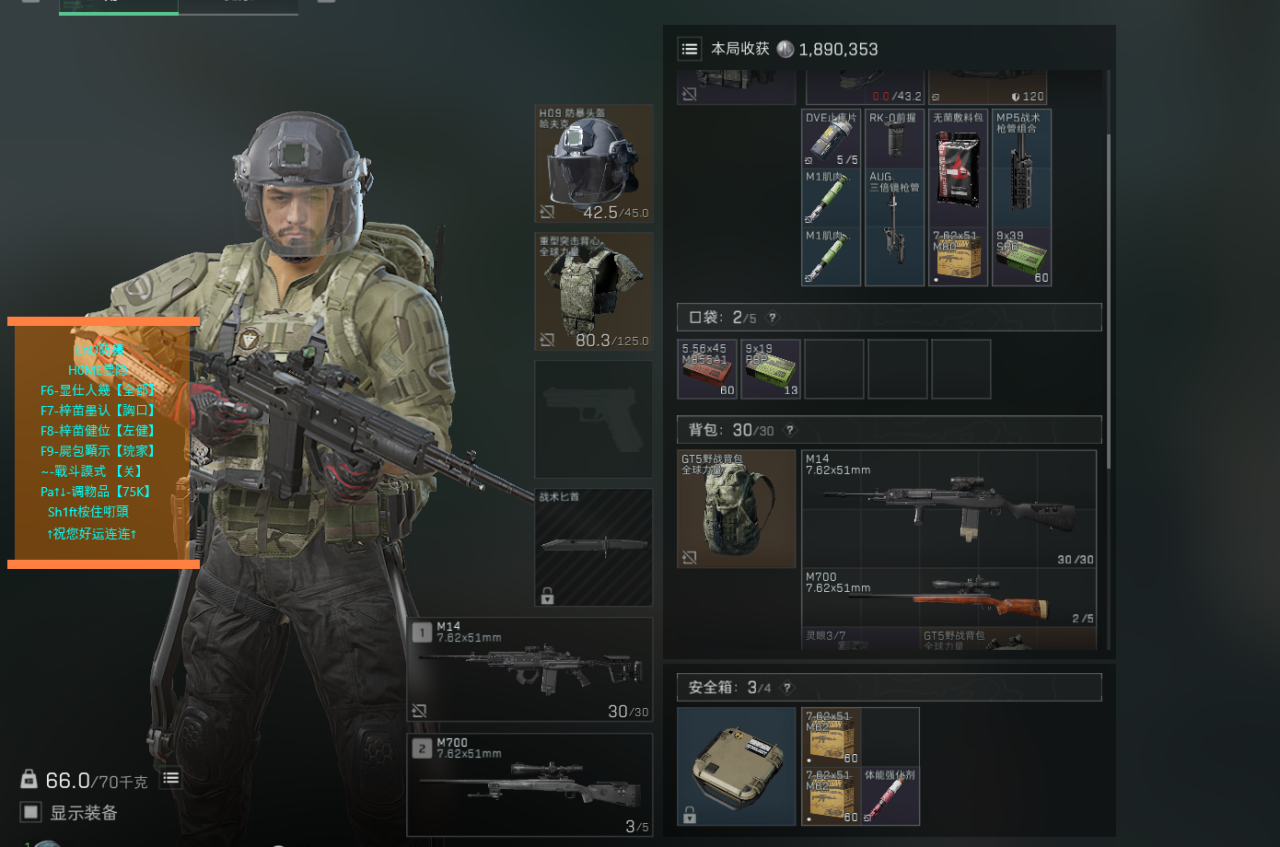The width and height of the screenshot is (1280, 847).
Task: Toggle the 显示装备 checkbox
Action: pyautogui.click(x=31, y=812)
